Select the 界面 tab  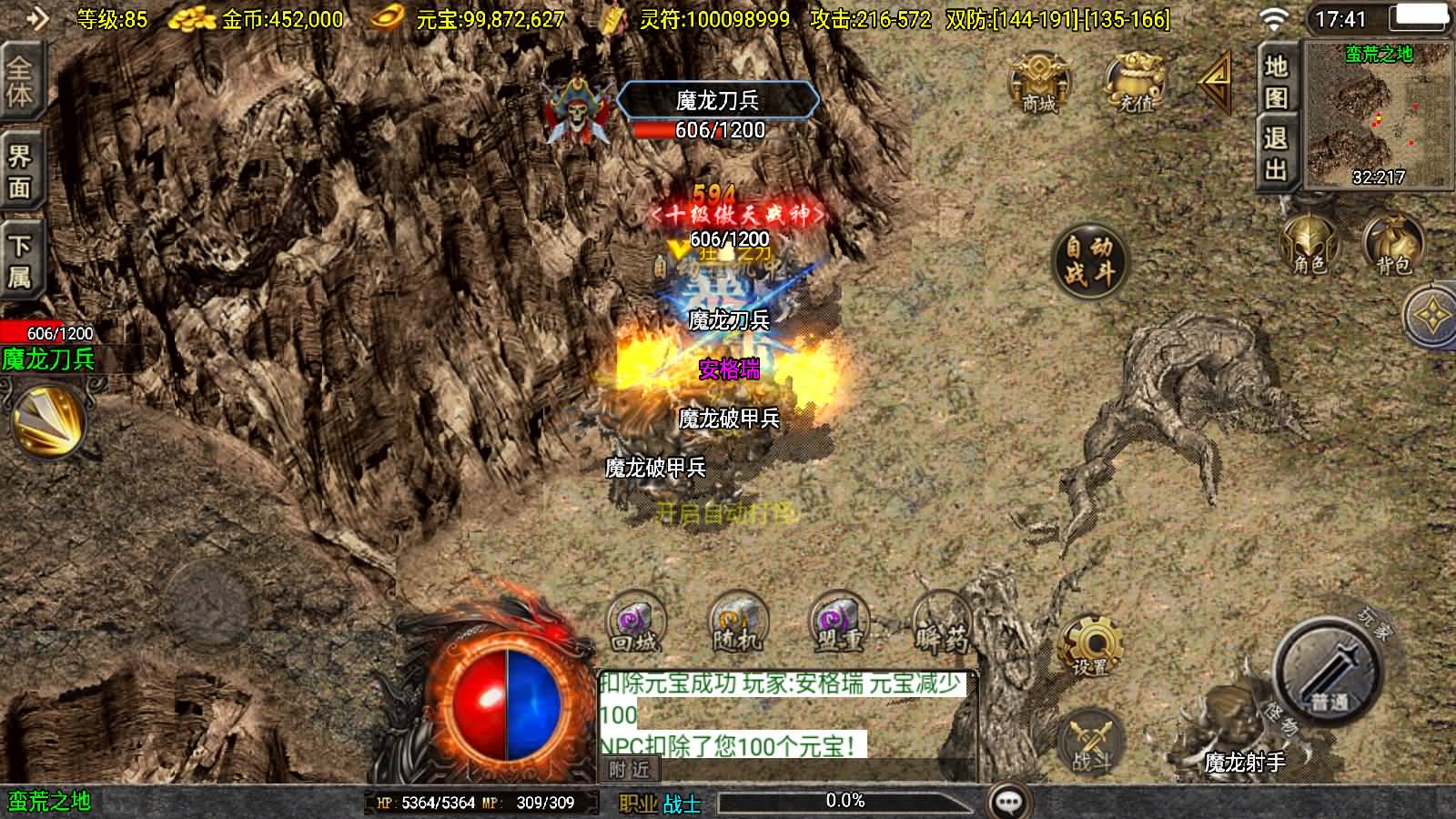(x=20, y=171)
